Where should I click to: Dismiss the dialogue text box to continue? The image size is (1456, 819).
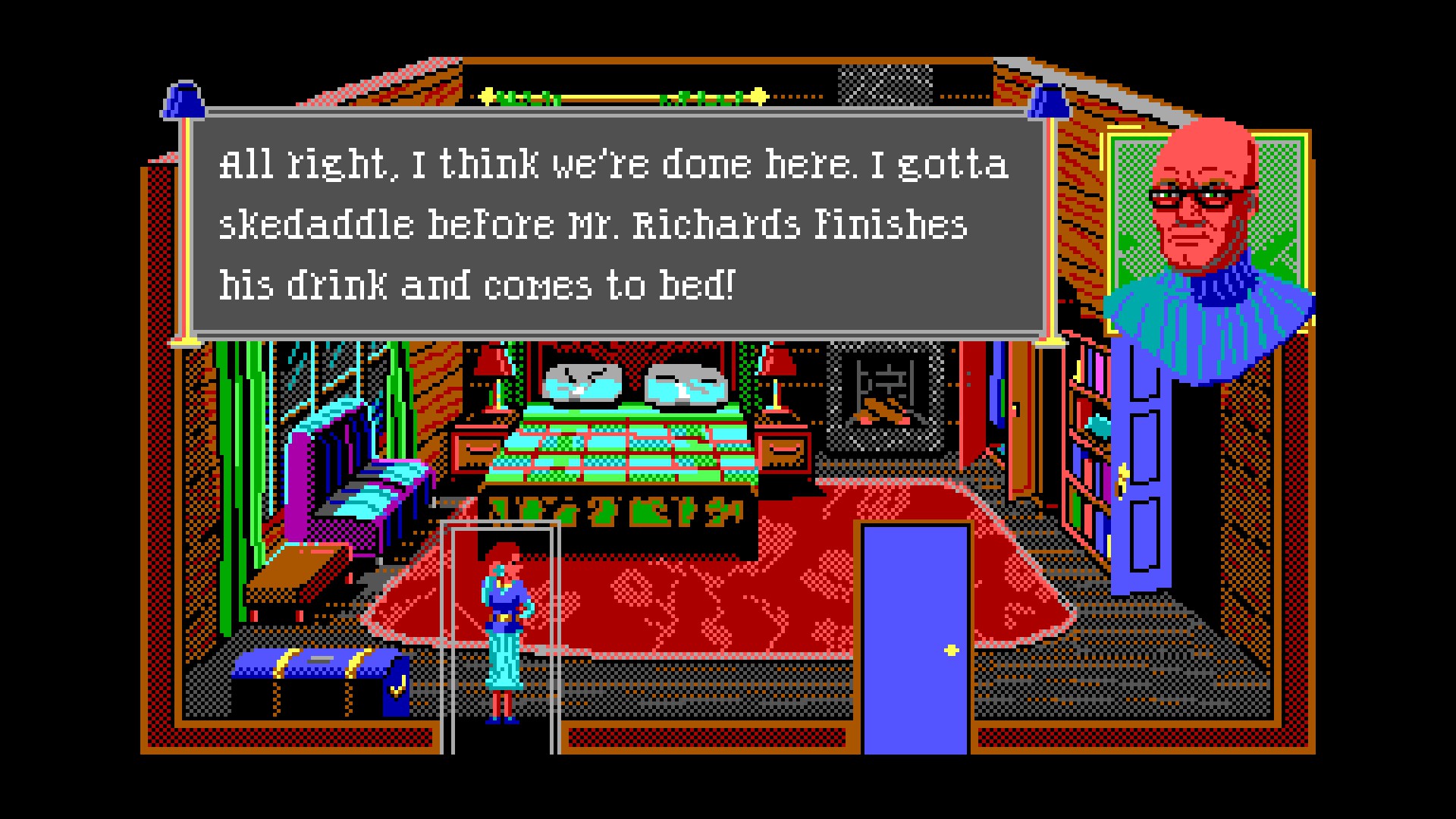(616, 224)
